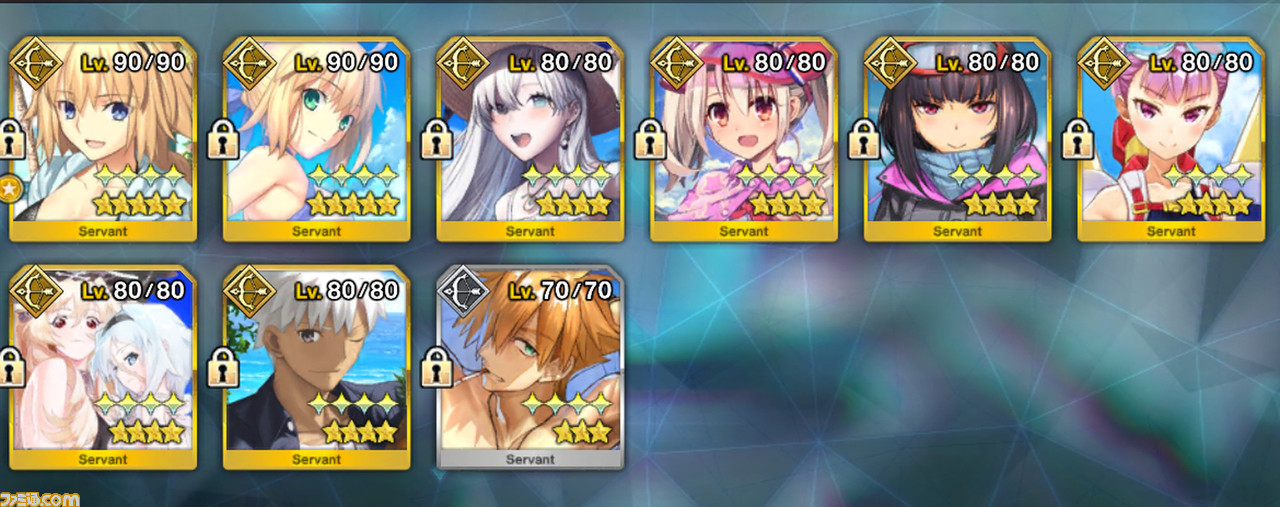The height and width of the screenshot is (507, 1280).
Task: Pick the white-haired tan man servant card
Action: click(x=316, y=368)
